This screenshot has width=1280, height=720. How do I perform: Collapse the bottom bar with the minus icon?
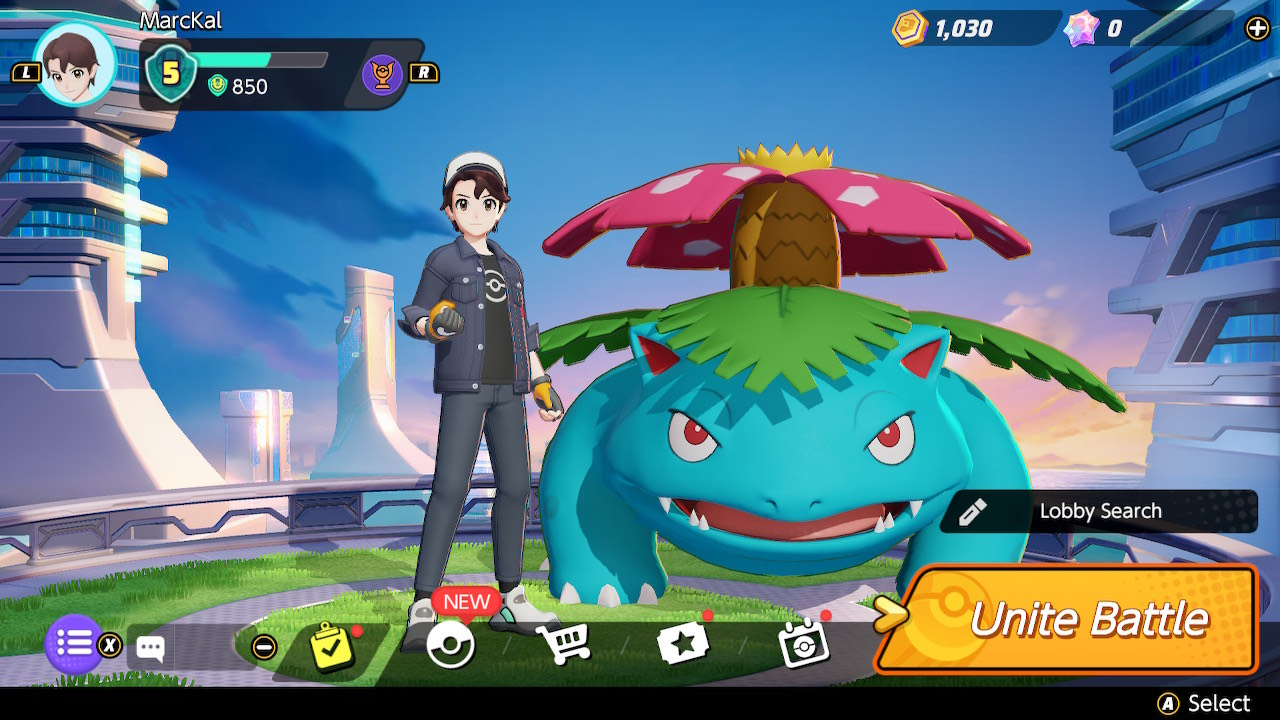tap(262, 645)
